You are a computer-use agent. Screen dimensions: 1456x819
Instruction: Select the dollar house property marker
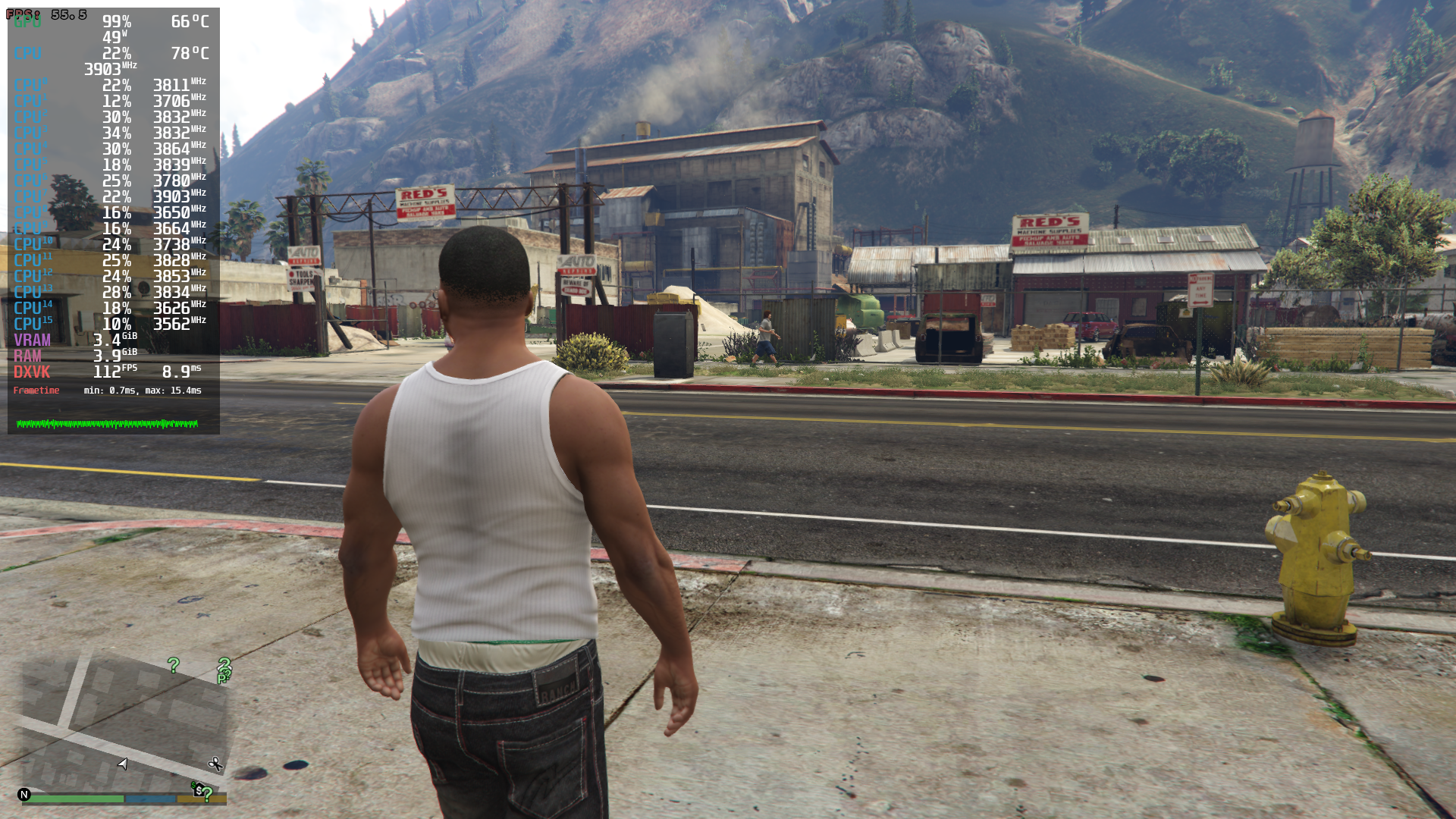197,789
